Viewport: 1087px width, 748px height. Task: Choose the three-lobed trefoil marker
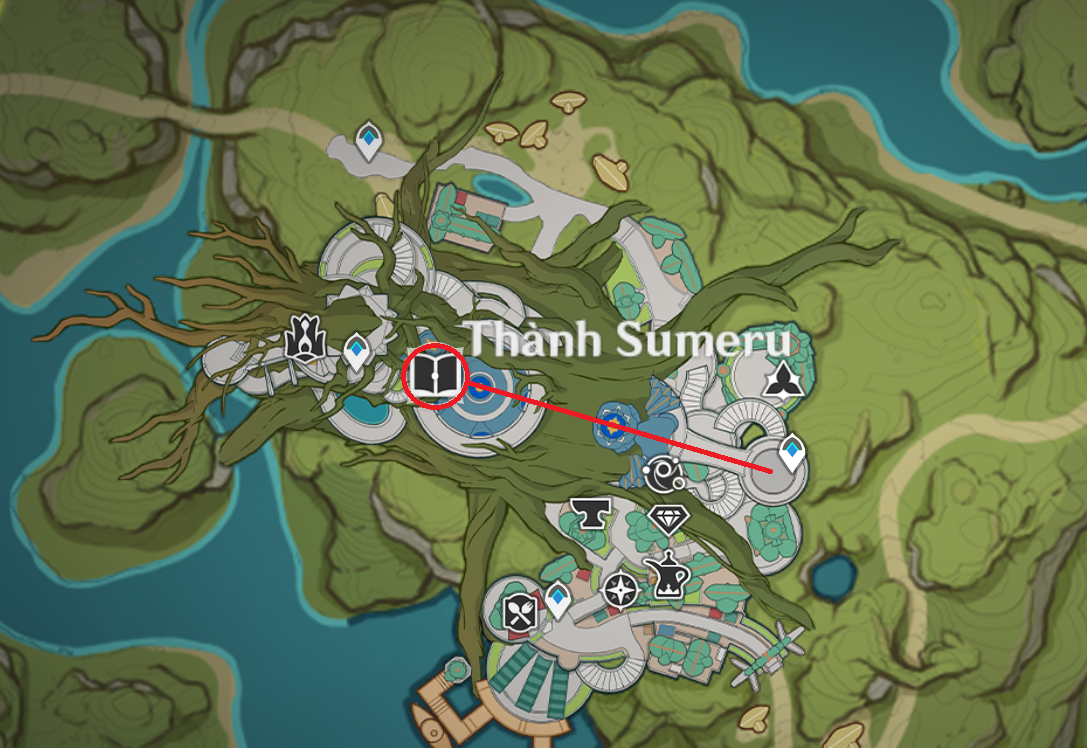pos(781,379)
